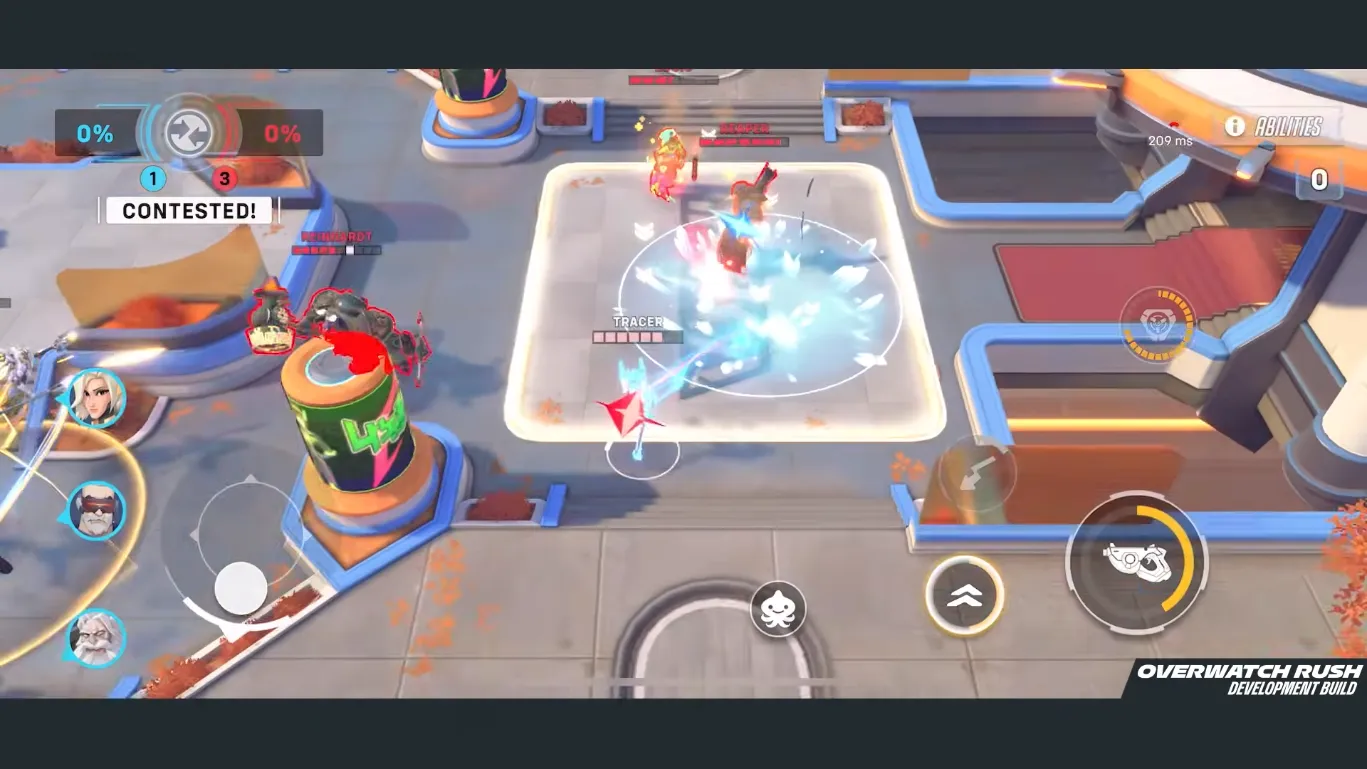
Task: Expand the red team 0% progress readout
Action: 281,131
